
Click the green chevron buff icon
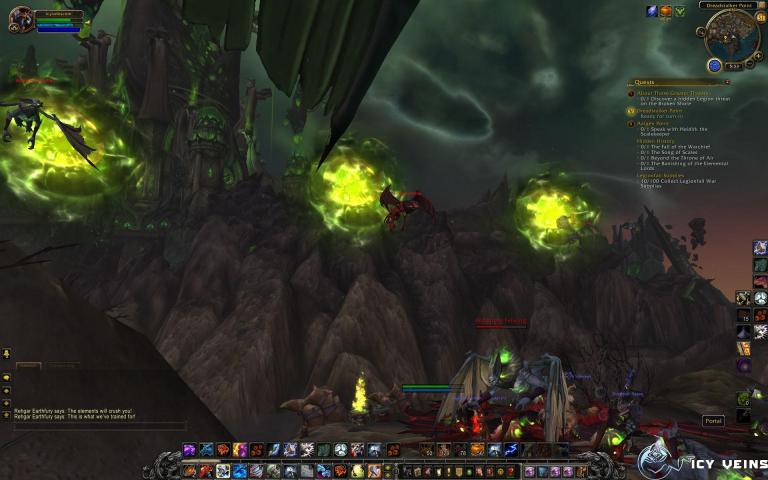[x=680, y=11]
